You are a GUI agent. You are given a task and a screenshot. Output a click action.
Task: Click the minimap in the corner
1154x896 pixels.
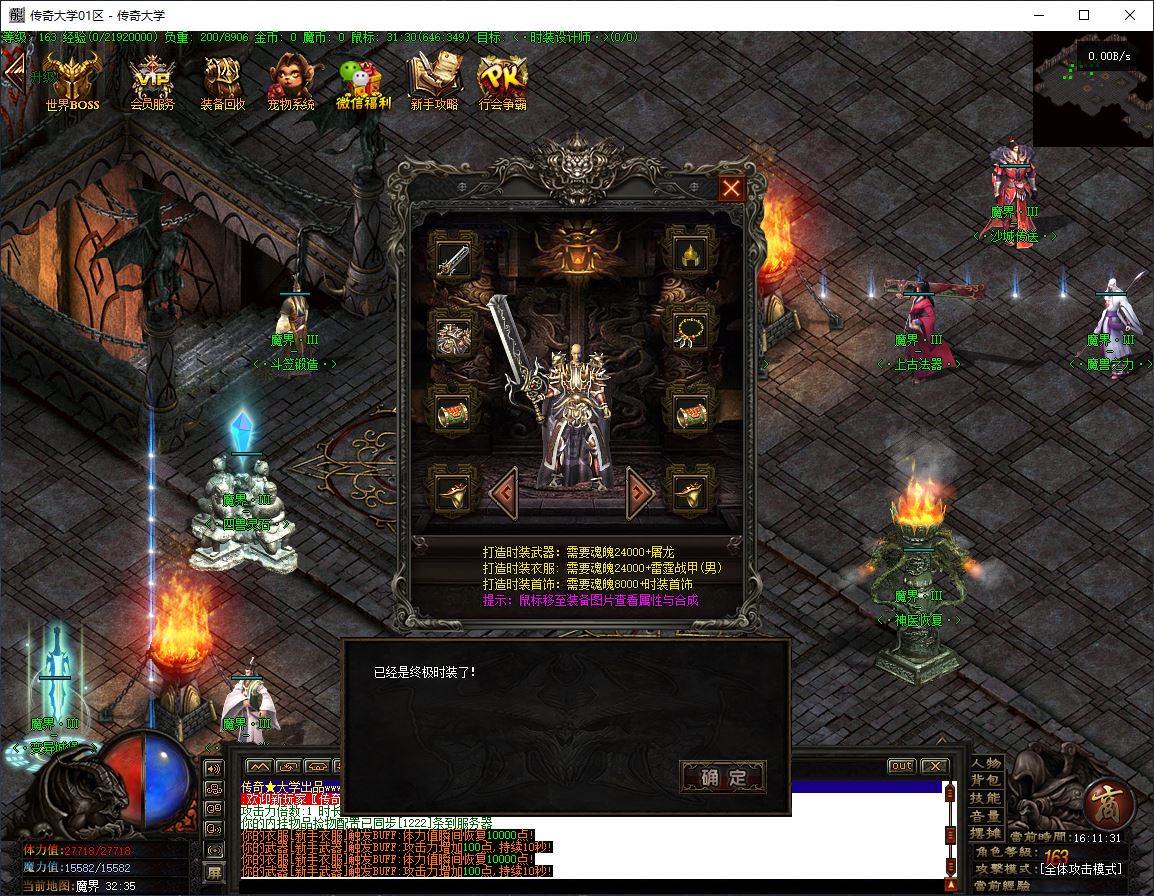1092,88
